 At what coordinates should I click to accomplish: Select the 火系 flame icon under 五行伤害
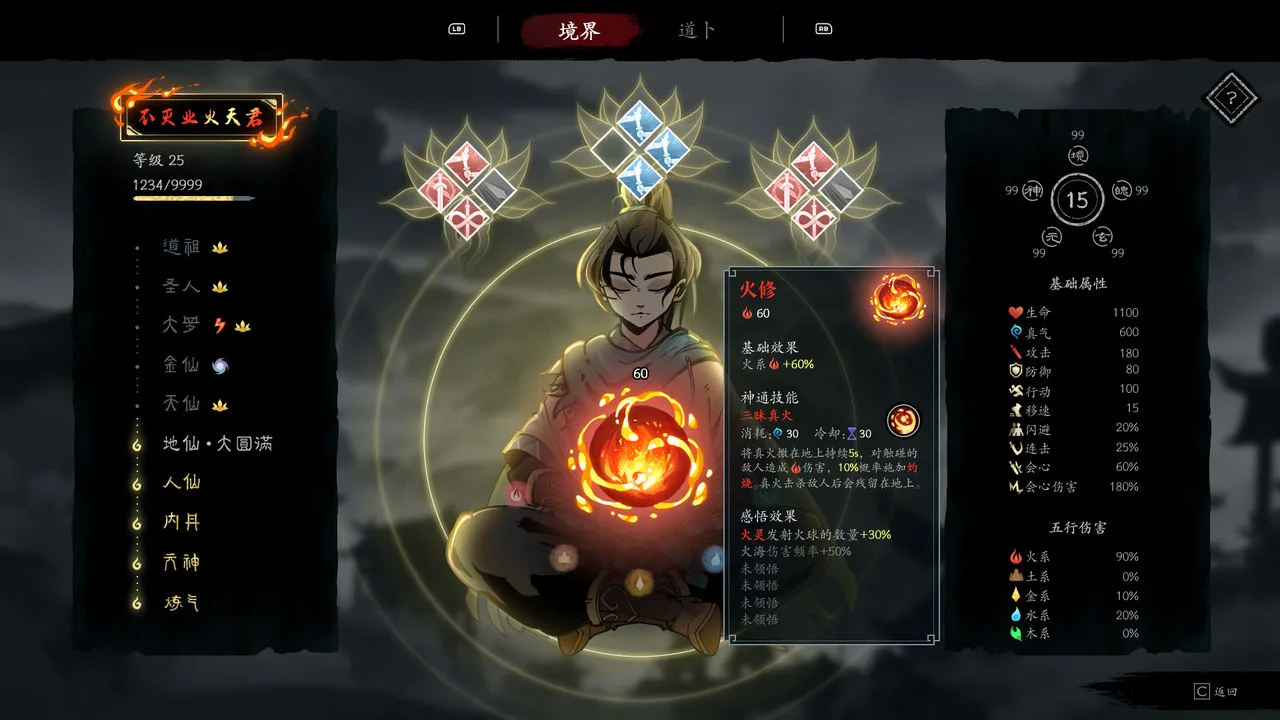click(x=1017, y=557)
